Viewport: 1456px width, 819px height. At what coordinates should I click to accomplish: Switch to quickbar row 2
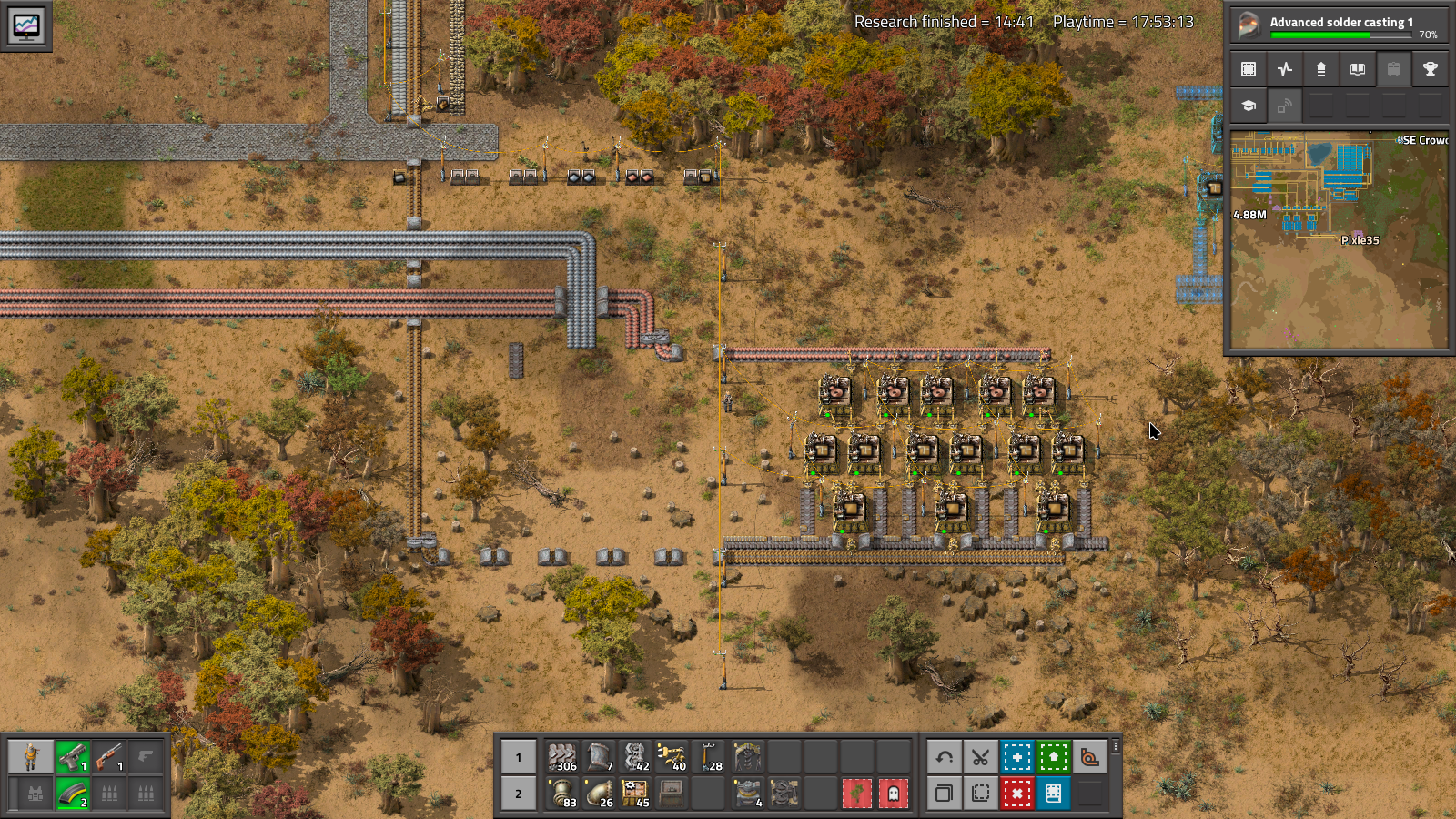coord(519,794)
